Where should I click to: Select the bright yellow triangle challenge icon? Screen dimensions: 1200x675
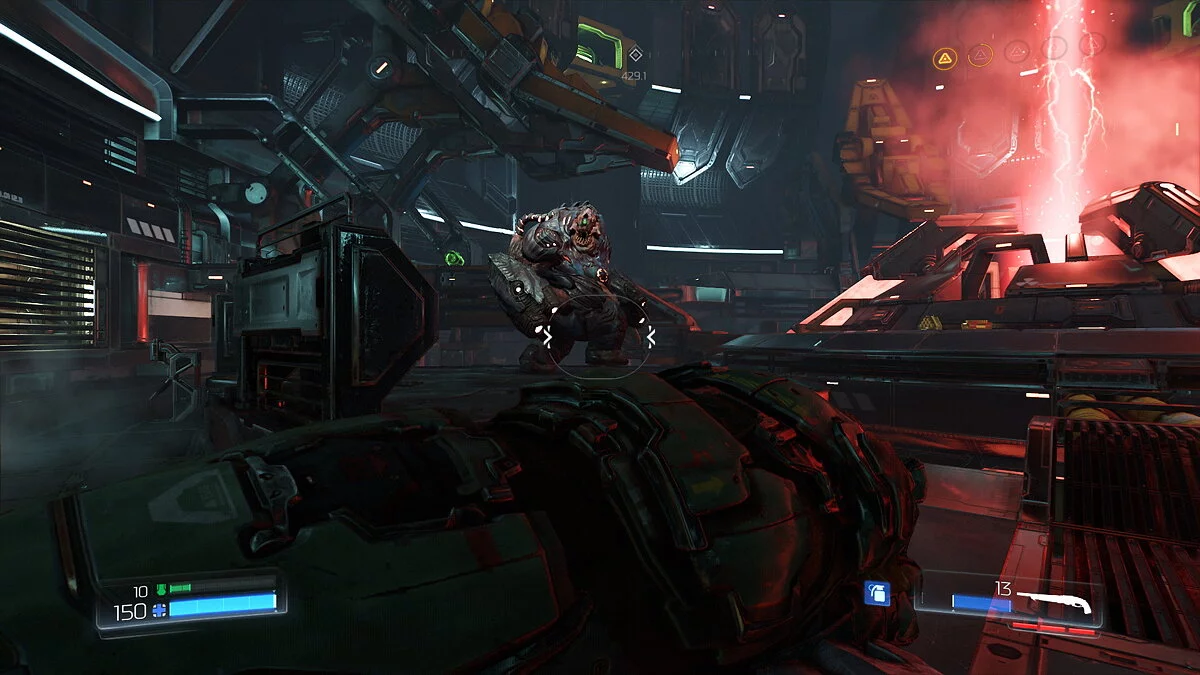click(x=944, y=59)
